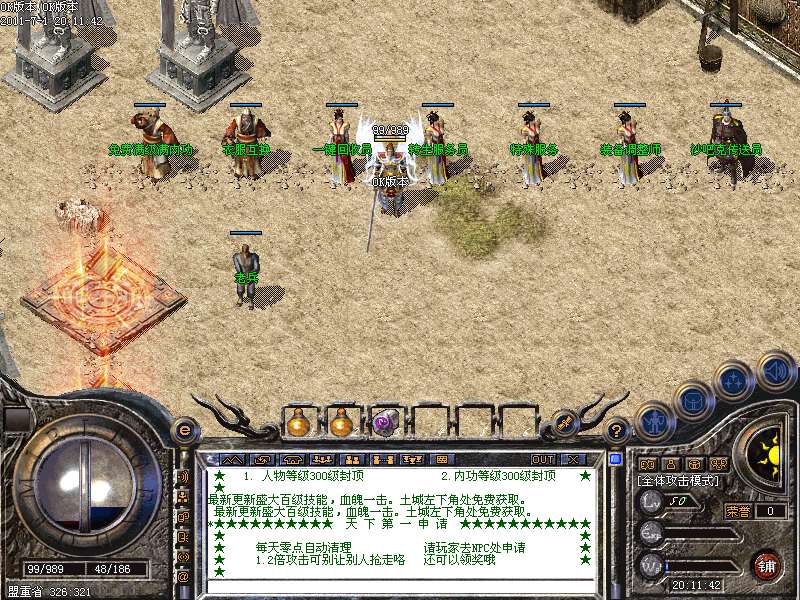Open the round 'e' button
Viewport: 800px width, 600px height.
tap(183, 430)
